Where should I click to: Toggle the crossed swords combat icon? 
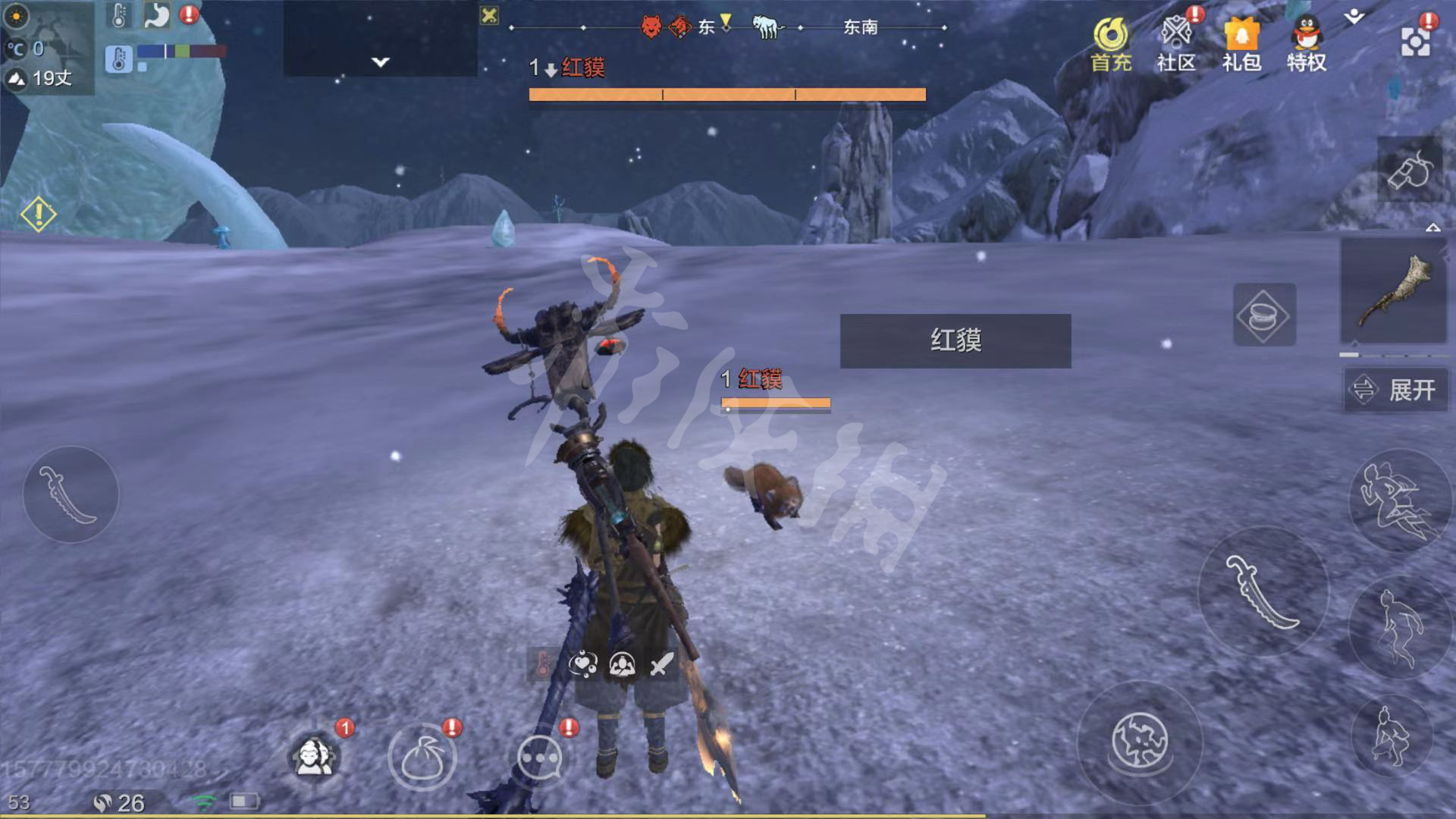click(662, 664)
